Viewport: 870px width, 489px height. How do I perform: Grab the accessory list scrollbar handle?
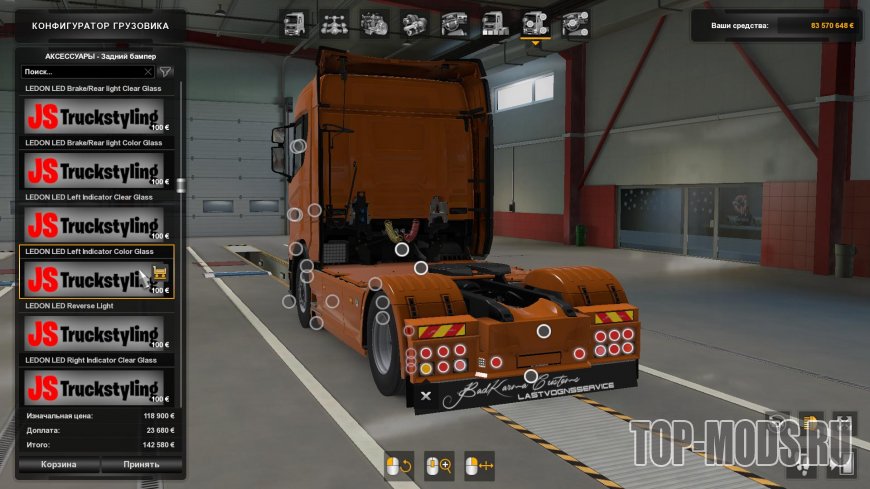180,186
